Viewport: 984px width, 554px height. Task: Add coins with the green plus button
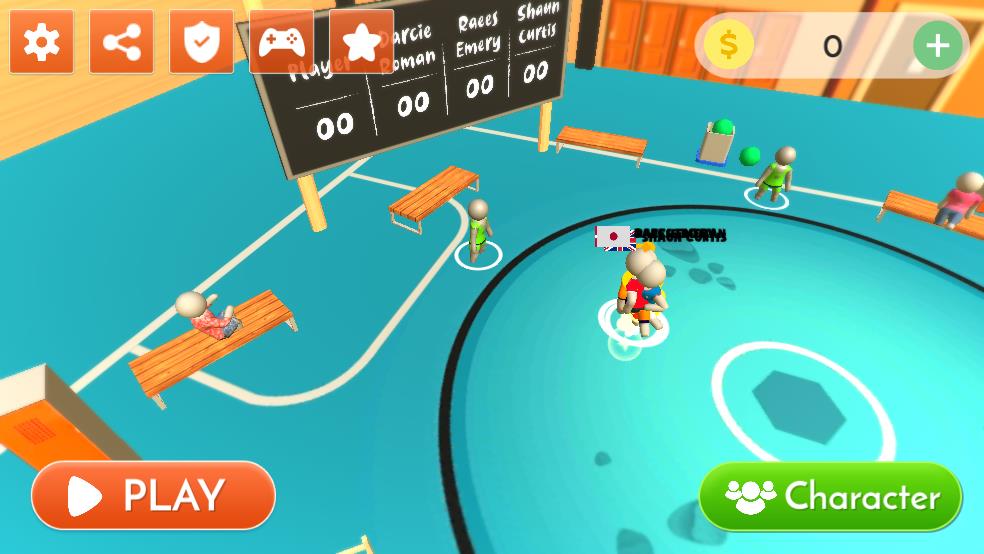pos(937,45)
